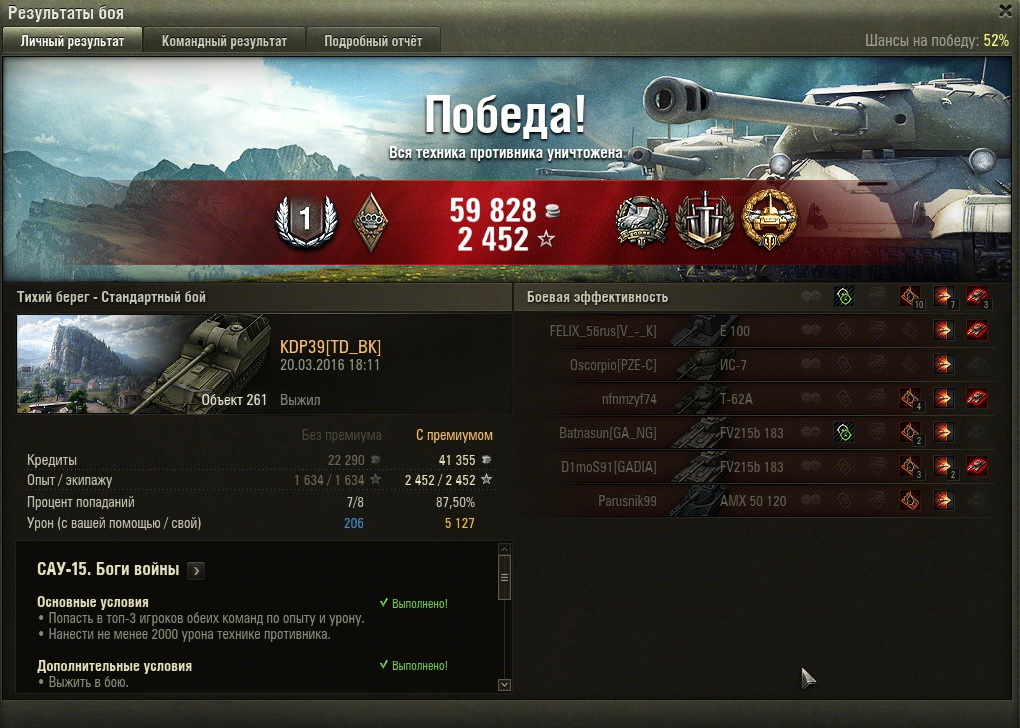Viewport: 1020px width, 728px height.
Task: Choose the nfnmzyf74 T-62A row
Action: click(760, 399)
